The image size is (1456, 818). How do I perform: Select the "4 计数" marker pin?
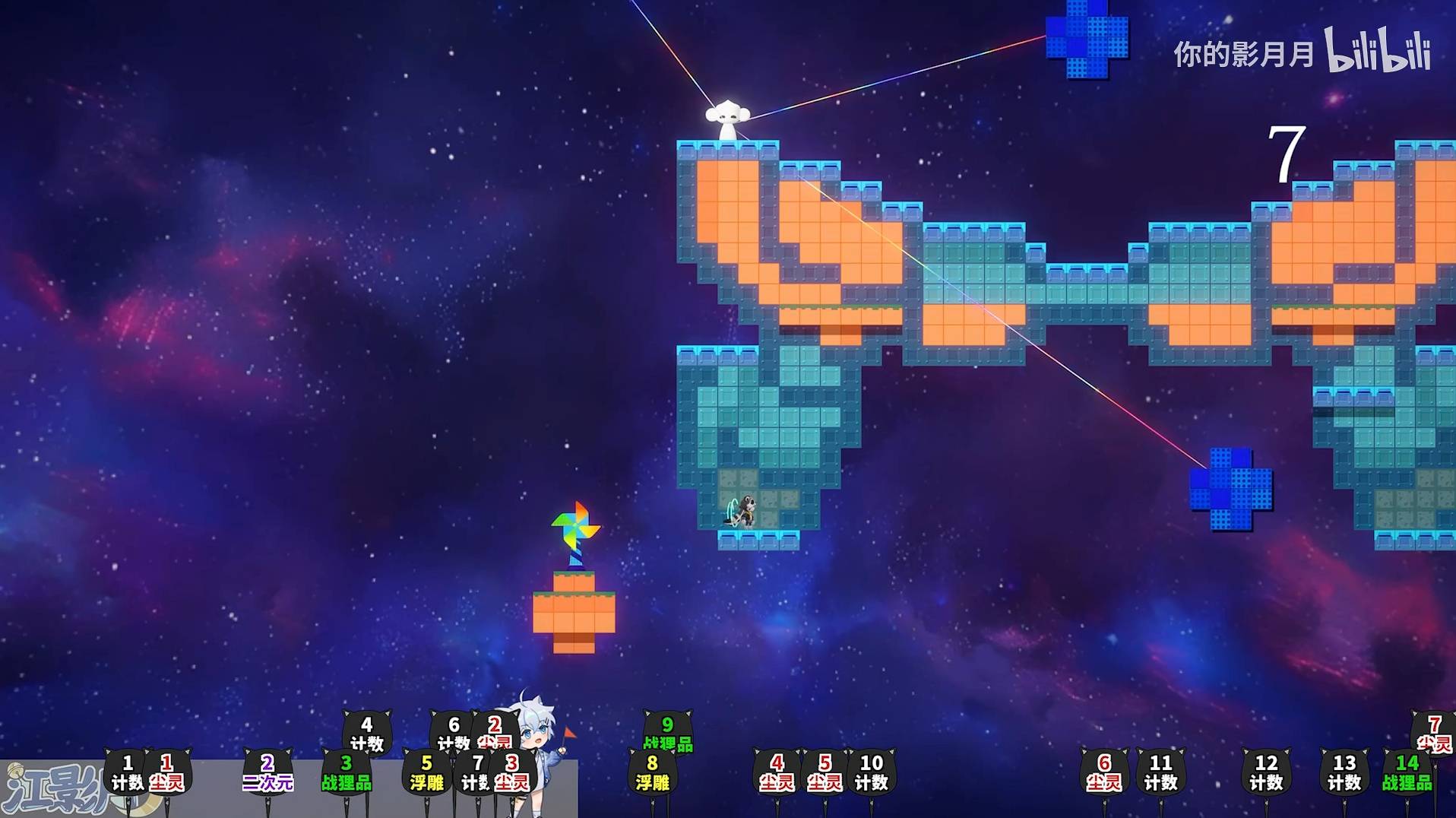[x=367, y=734]
